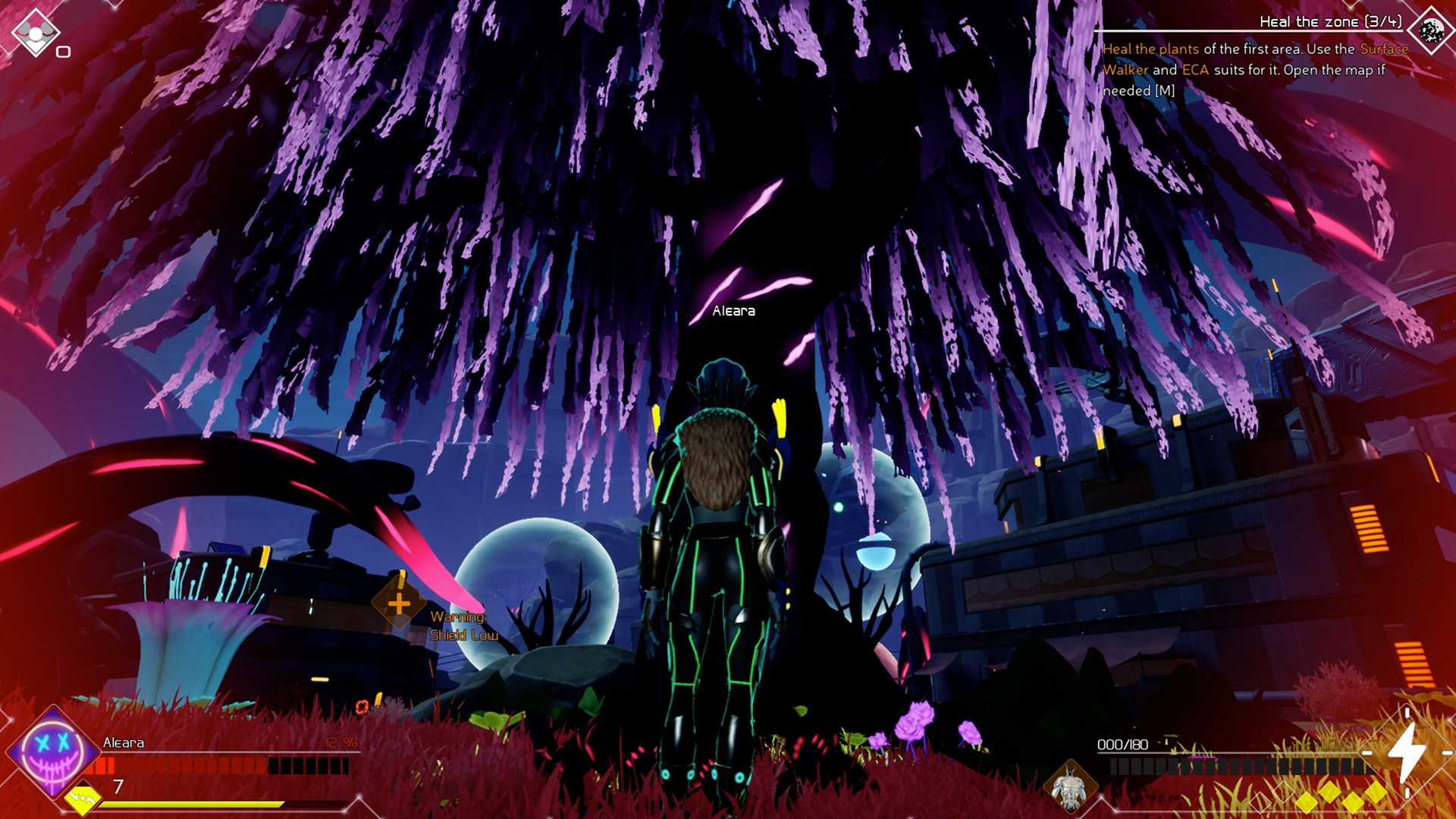Click the Shield Low warning diamond icon
1456x819 pixels.
tap(397, 604)
